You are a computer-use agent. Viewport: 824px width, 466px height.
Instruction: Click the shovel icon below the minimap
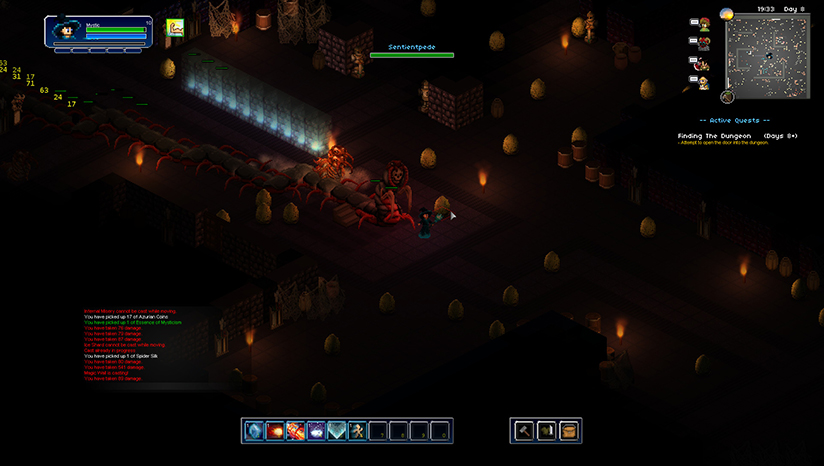[x=727, y=97]
